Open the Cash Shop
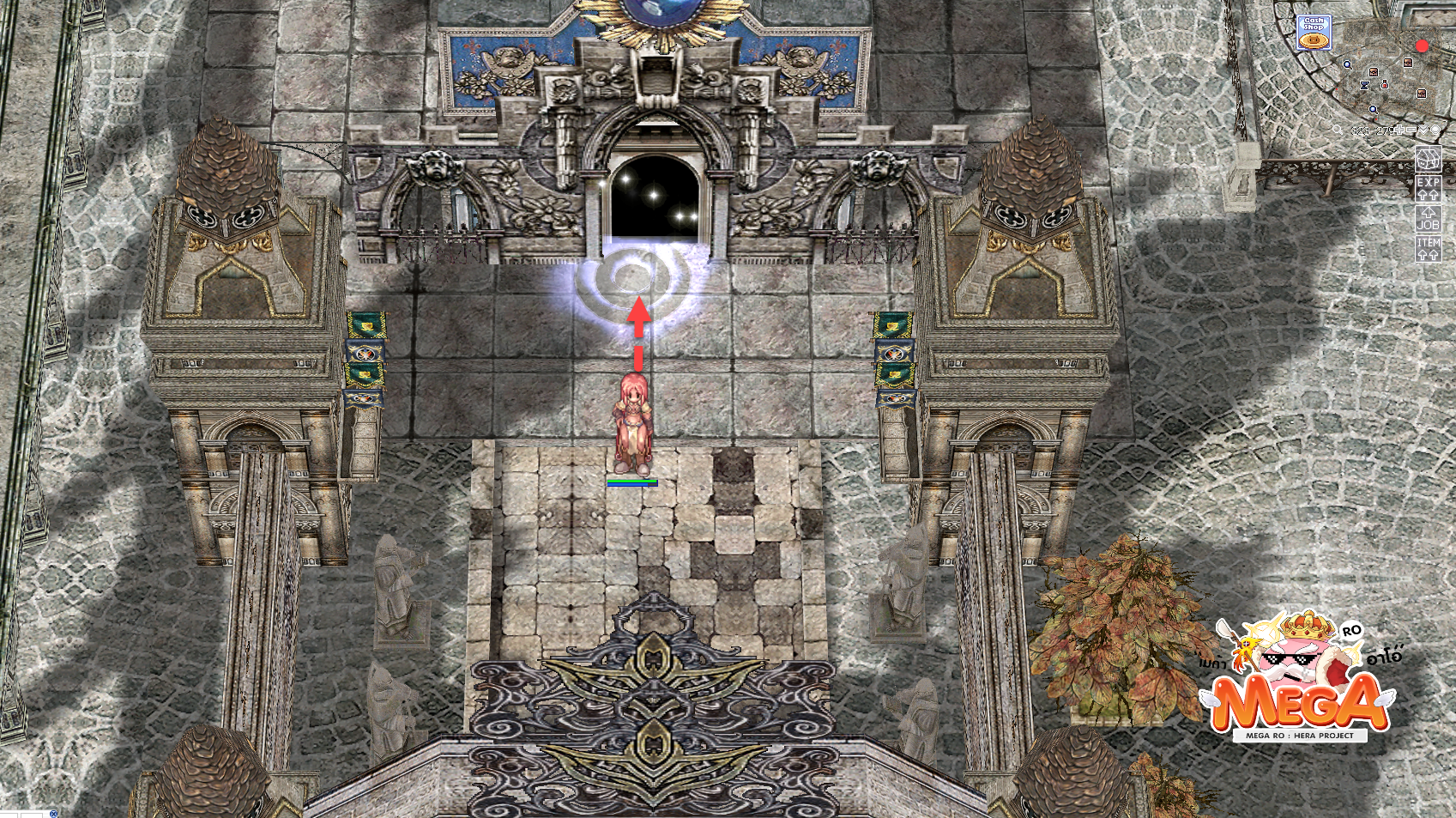The height and width of the screenshot is (818, 1456). pos(1314,33)
